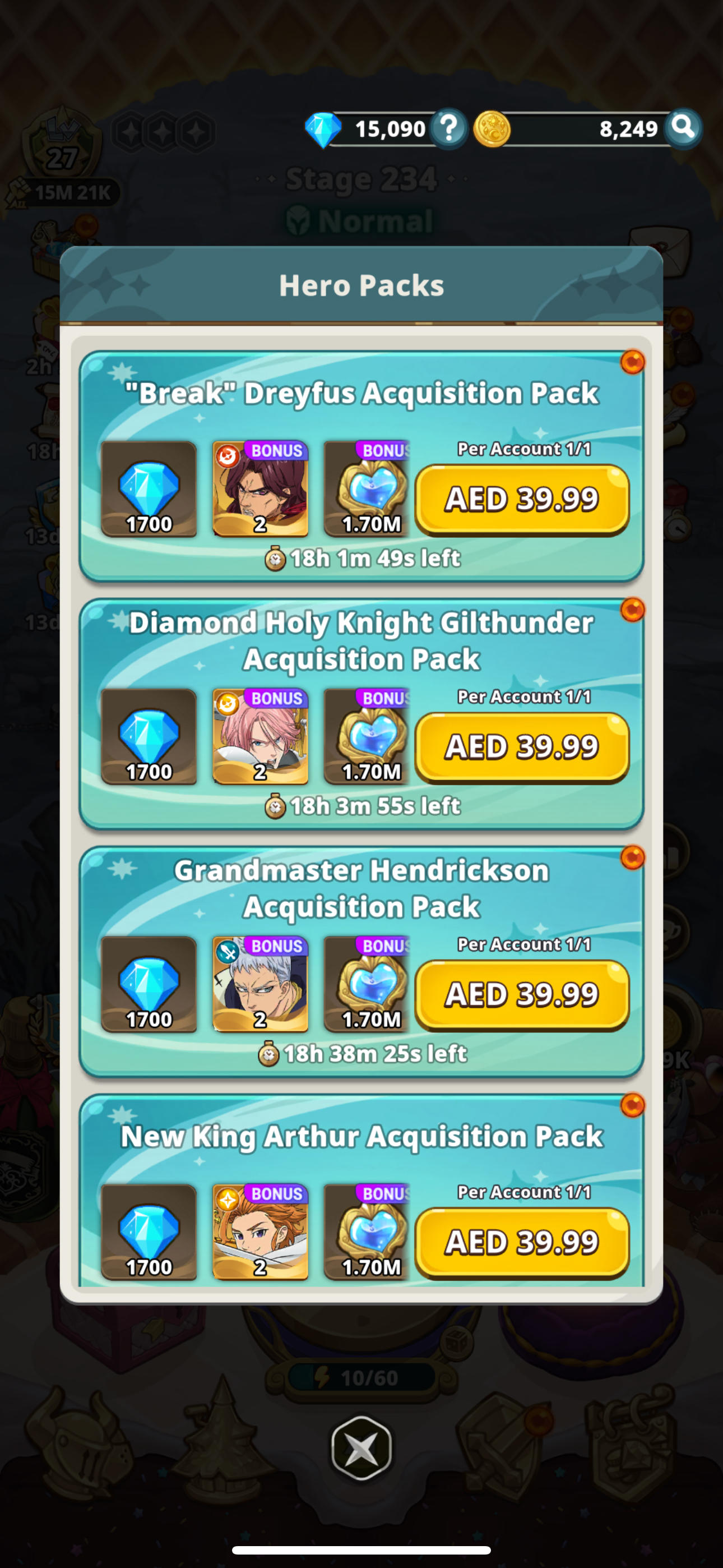Buy the Dreyfus pack for AED 39.99

(x=522, y=499)
